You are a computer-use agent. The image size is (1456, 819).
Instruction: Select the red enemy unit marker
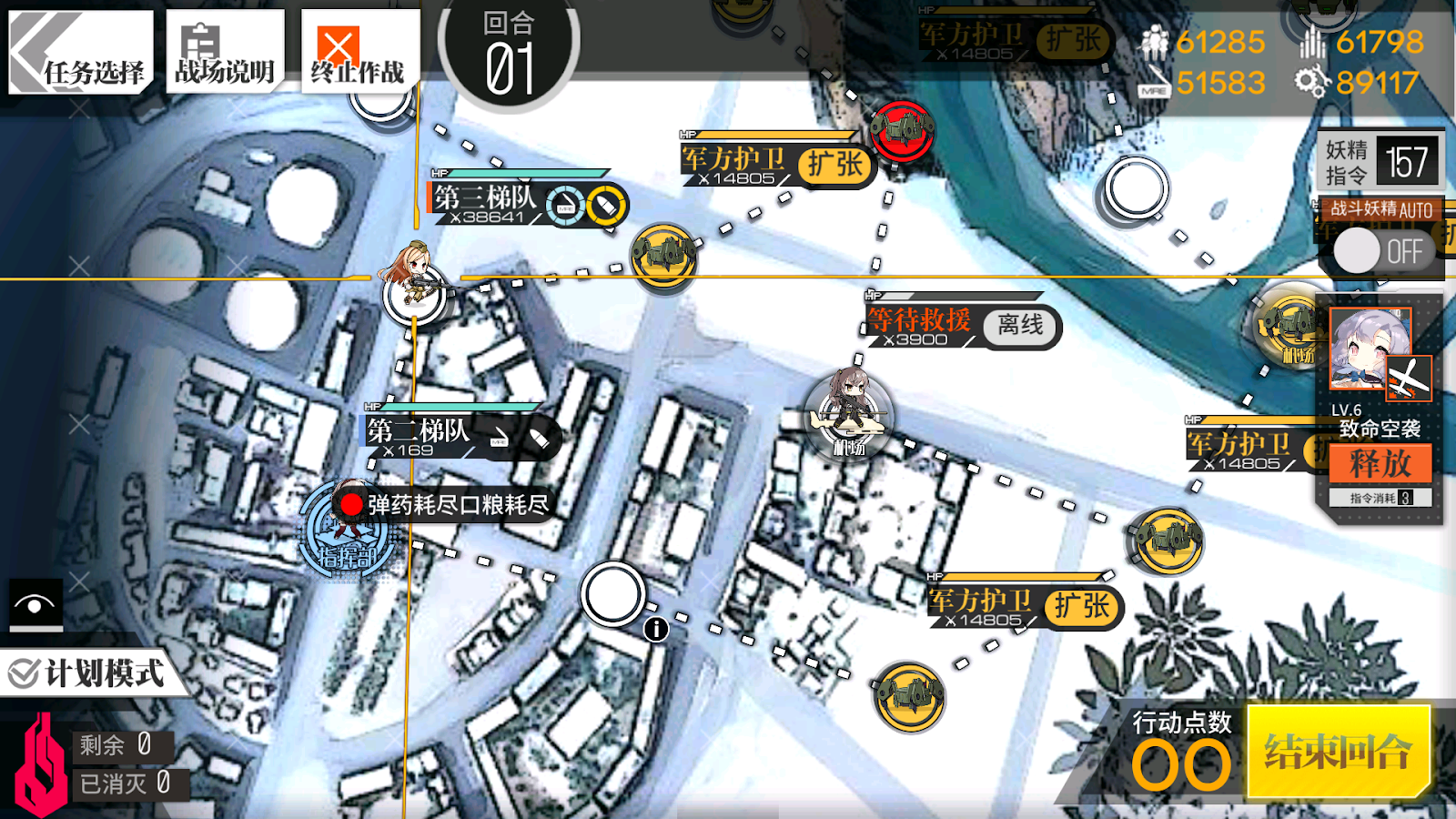tap(902, 130)
